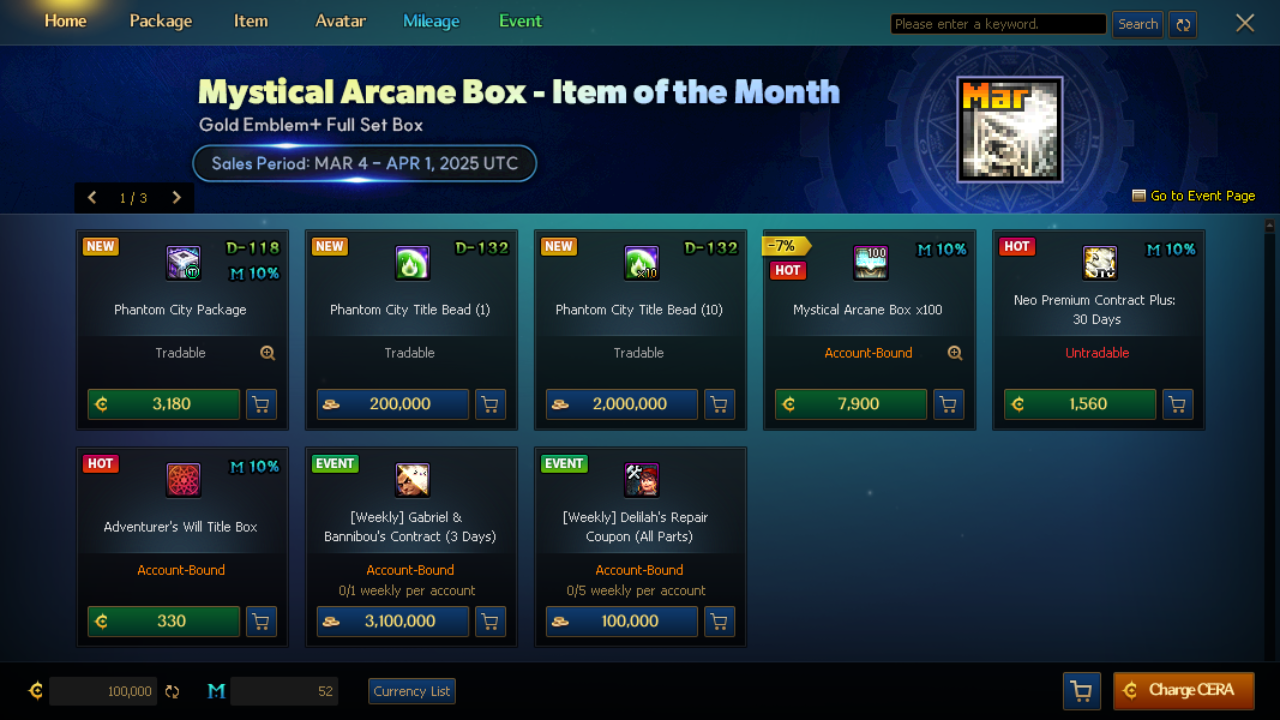Select the Mileage tab
Screen dimensions: 1280x720
pos(431,21)
